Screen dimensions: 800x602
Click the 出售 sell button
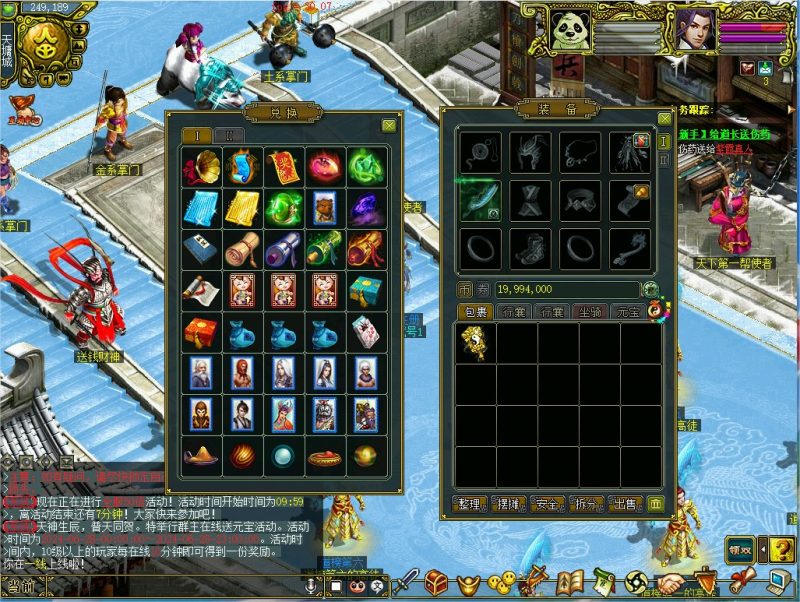click(624, 503)
